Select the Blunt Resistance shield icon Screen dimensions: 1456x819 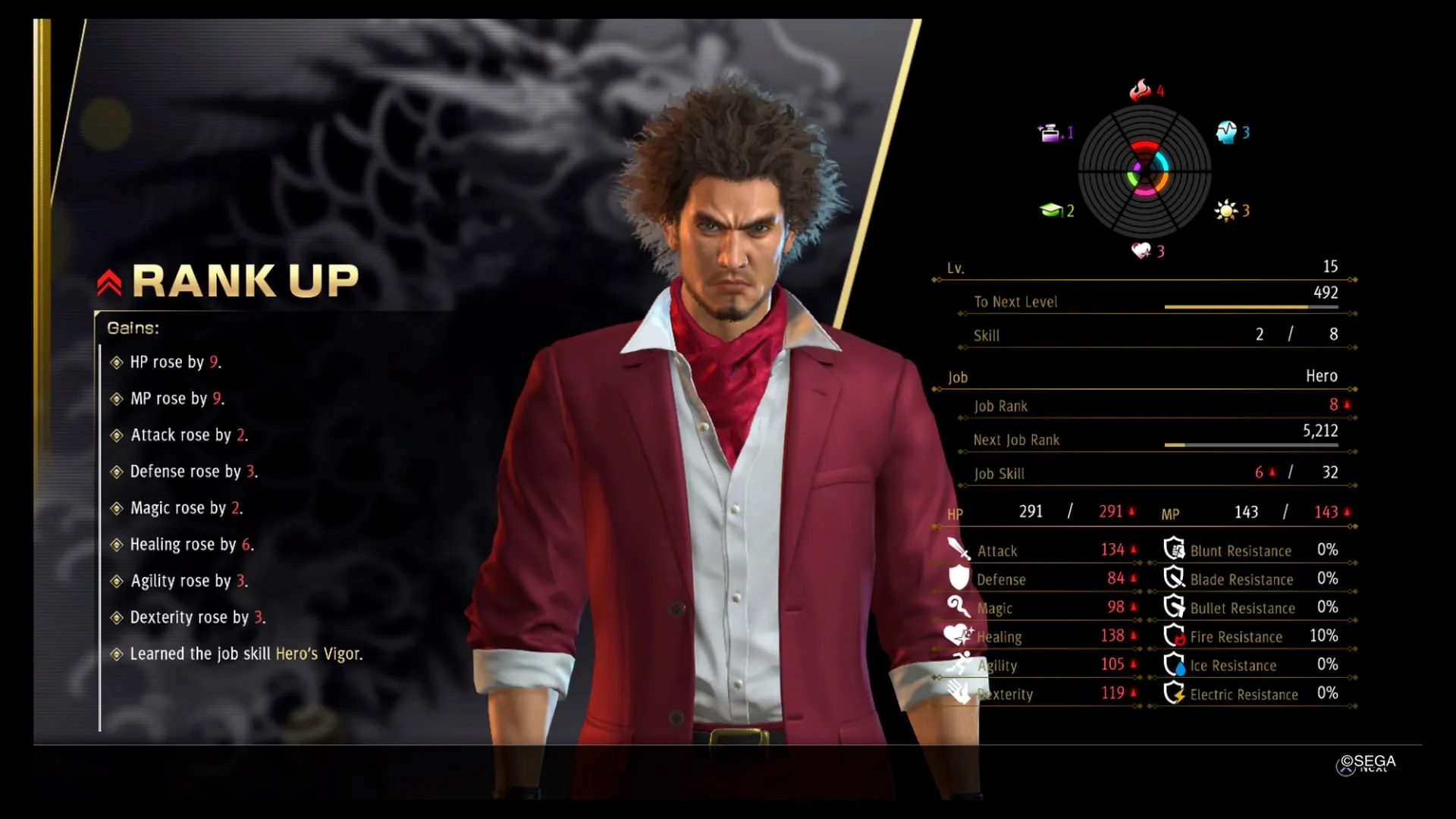pos(1175,549)
